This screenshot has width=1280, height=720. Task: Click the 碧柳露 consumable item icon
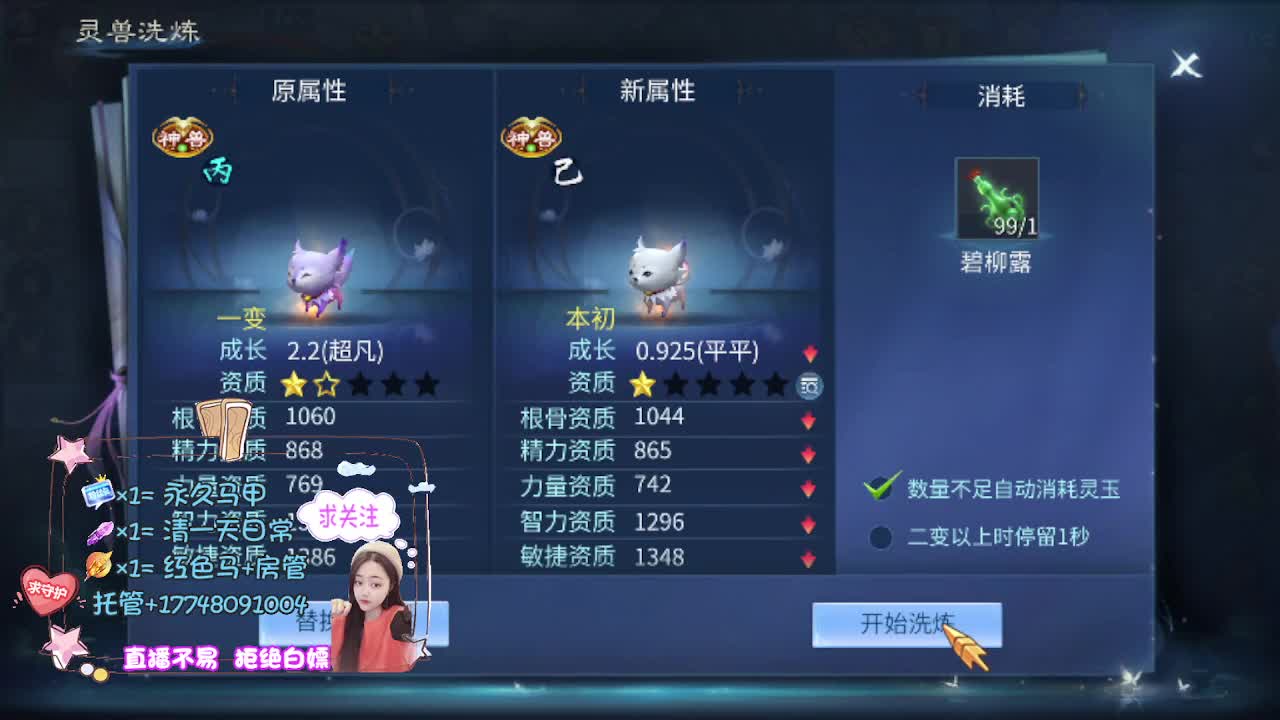click(996, 196)
